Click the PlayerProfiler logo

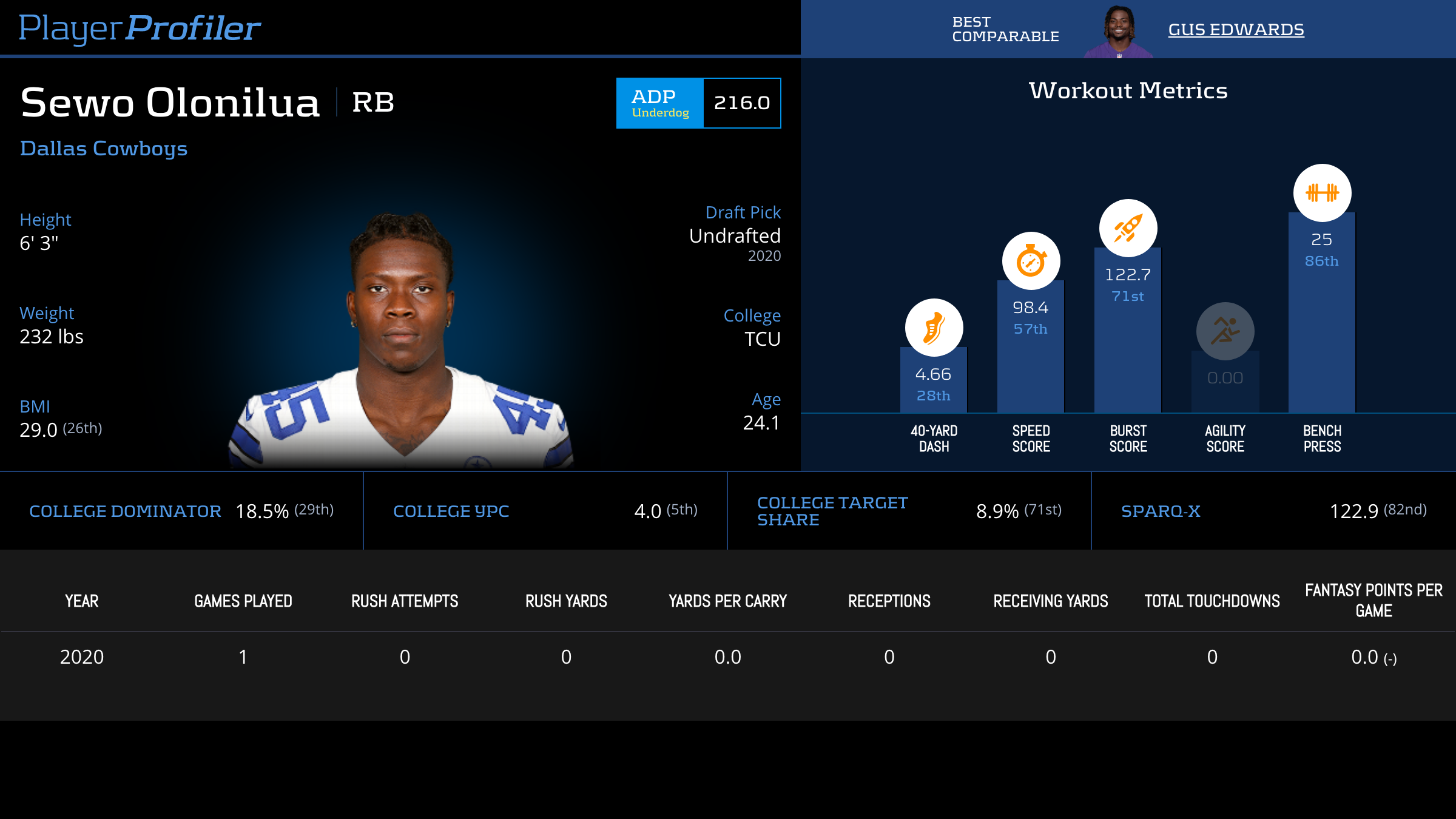(x=140, y=28)
